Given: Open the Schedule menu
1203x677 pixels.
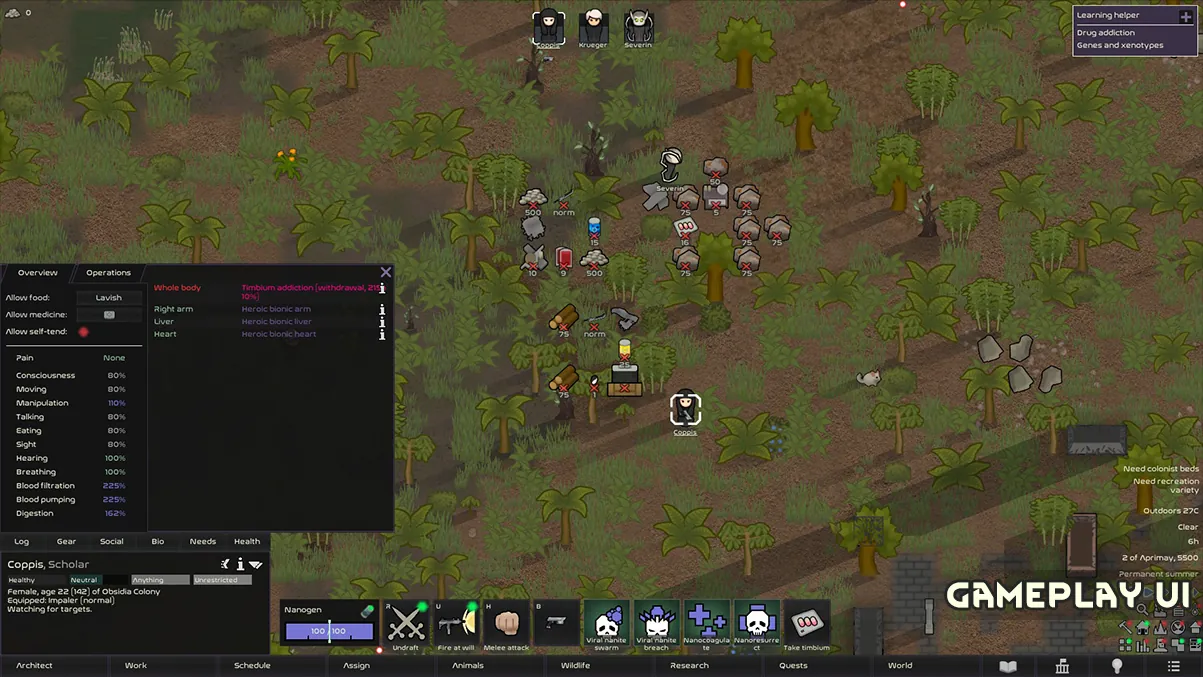Looking at the screenshot, I should tap(252, 666).
